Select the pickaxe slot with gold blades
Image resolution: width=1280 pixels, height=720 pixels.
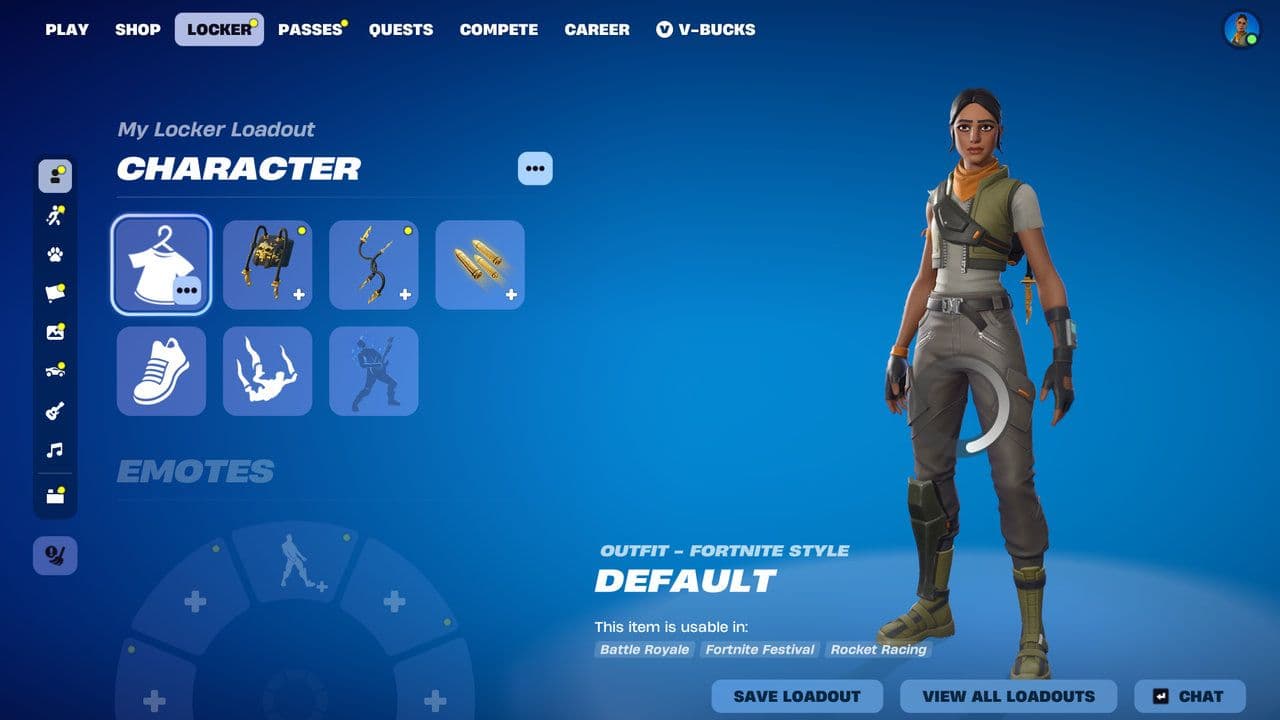[373, 264]
